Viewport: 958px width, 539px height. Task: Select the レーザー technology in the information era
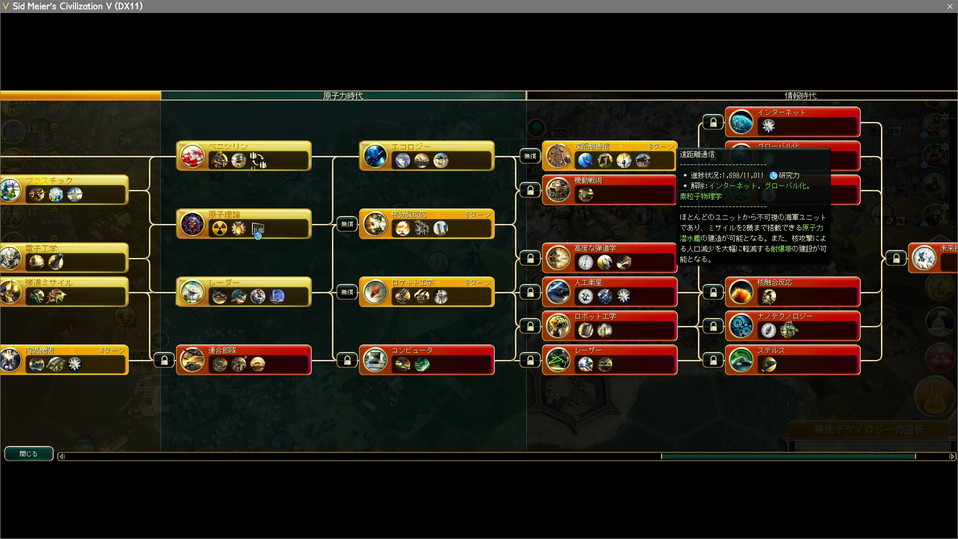point(610,360)
